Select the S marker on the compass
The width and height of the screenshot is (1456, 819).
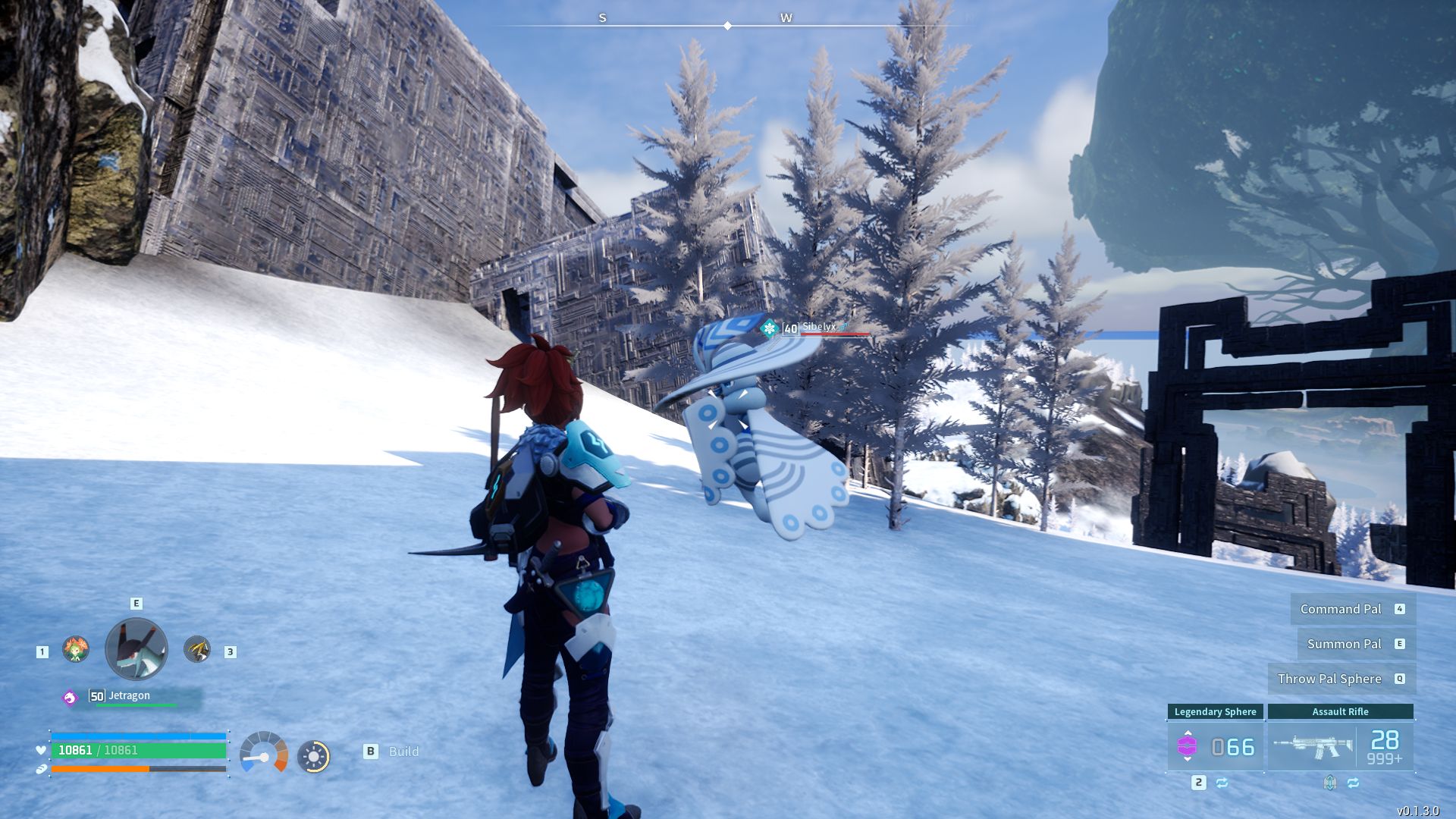[x=601, y=17]
